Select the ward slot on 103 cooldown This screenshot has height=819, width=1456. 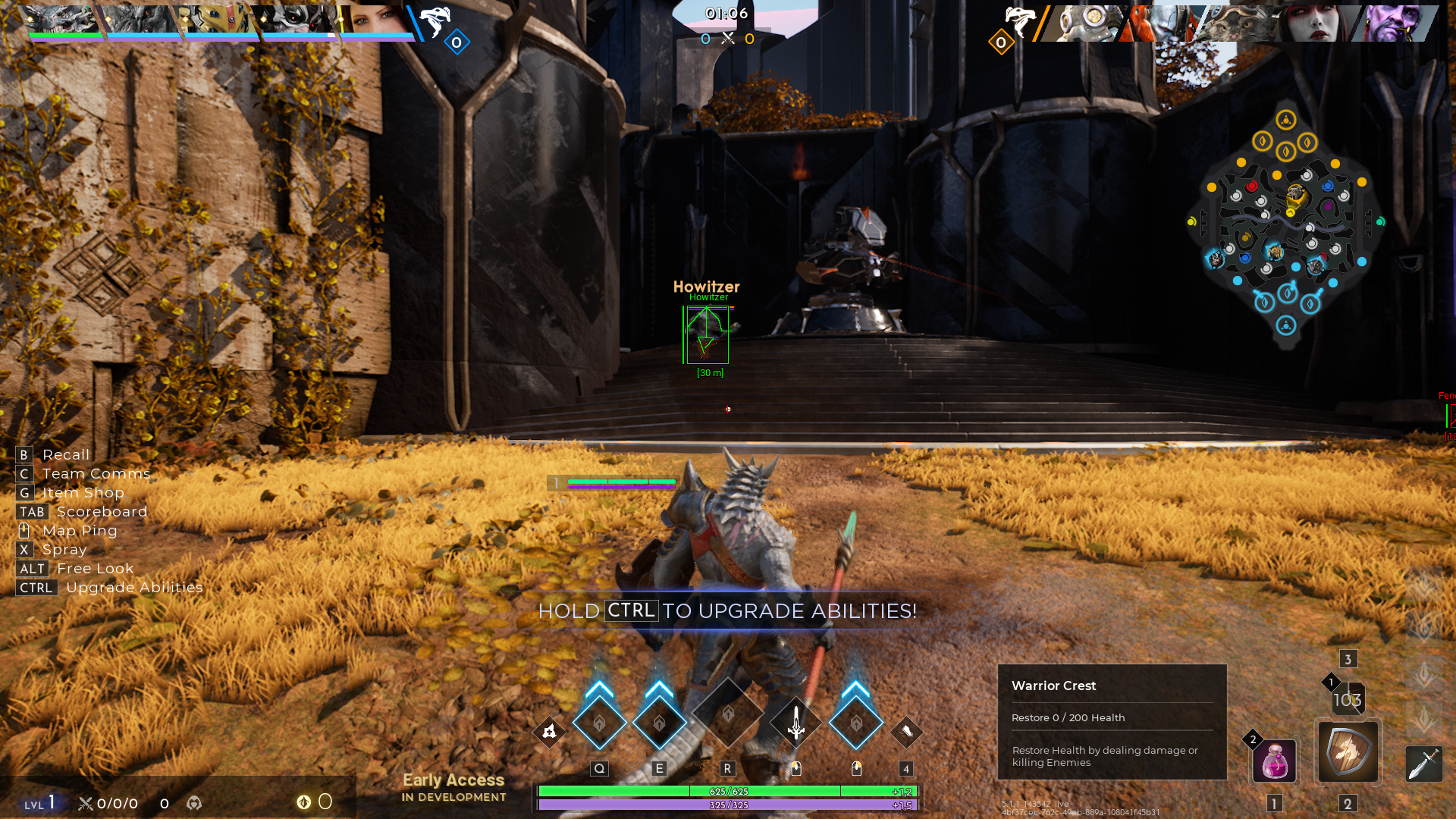[x=1348, y=699]
